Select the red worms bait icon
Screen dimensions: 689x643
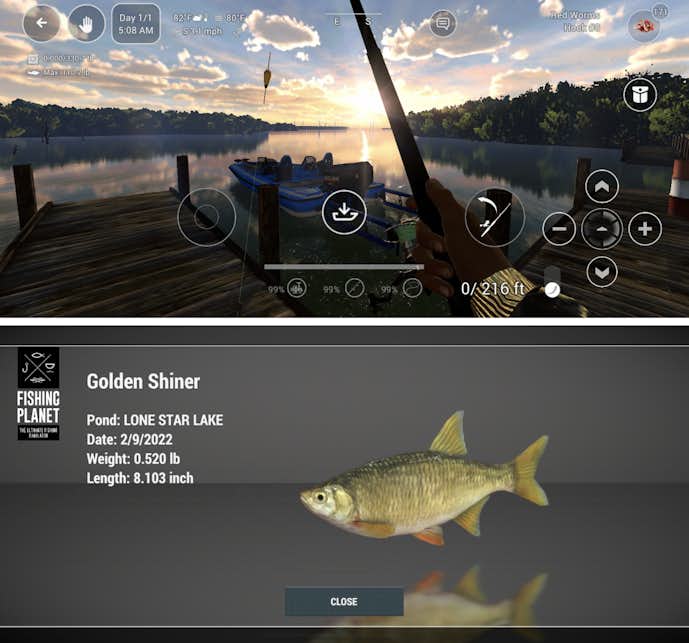tap(643, 25)
